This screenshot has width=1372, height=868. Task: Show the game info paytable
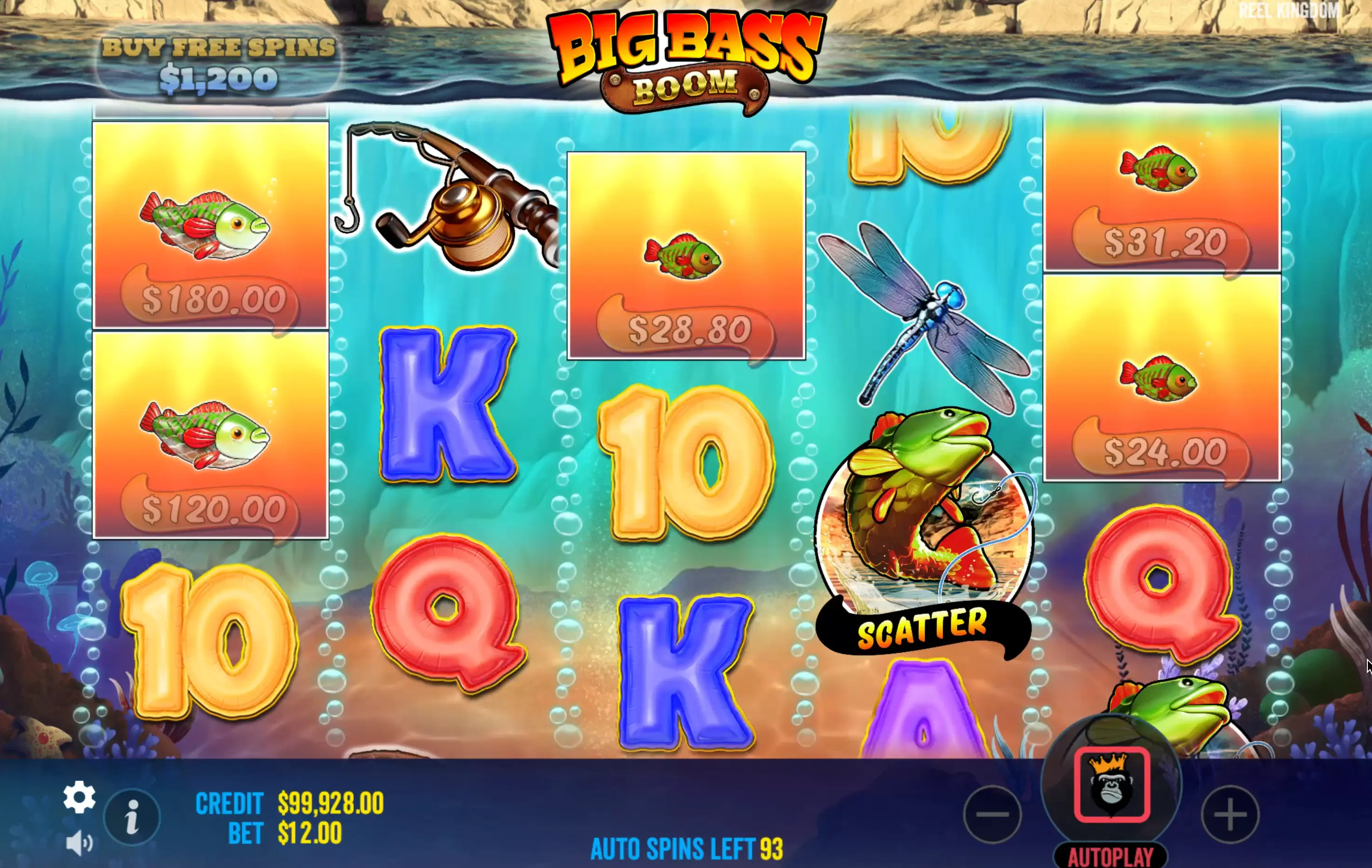pyautogui.click(x=132, y=817)
